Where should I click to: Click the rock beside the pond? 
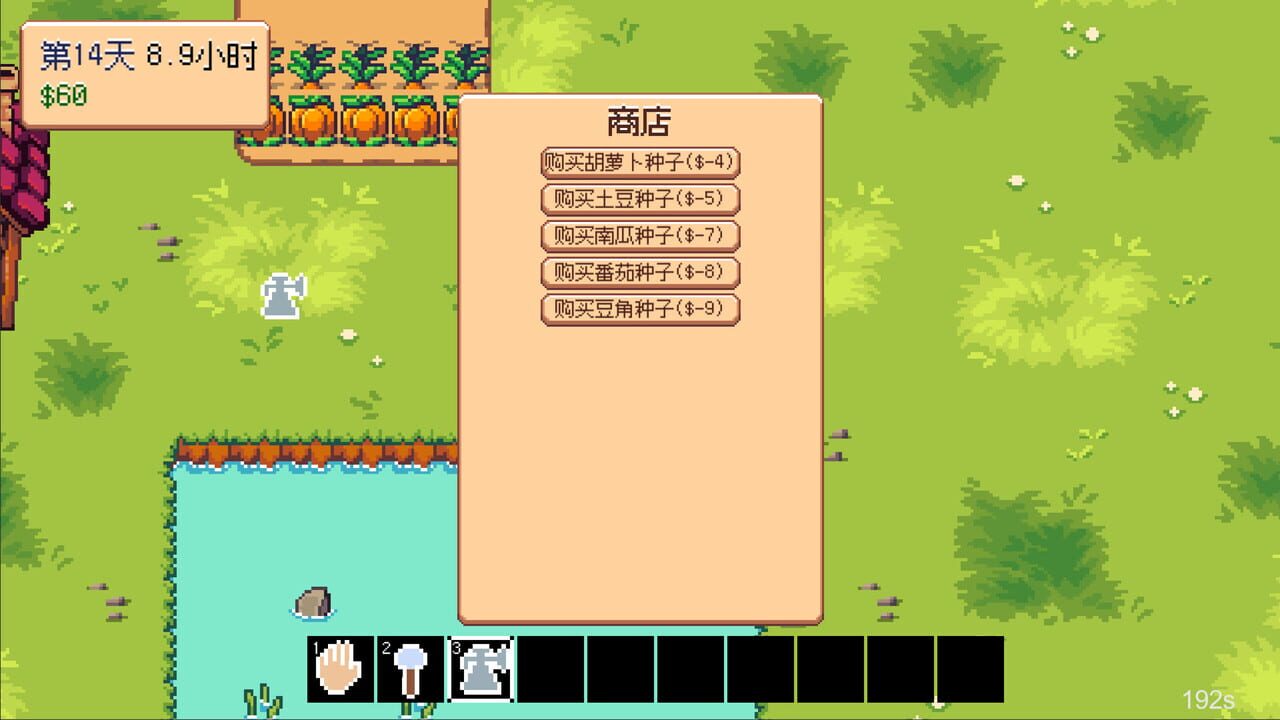point(314,600)
